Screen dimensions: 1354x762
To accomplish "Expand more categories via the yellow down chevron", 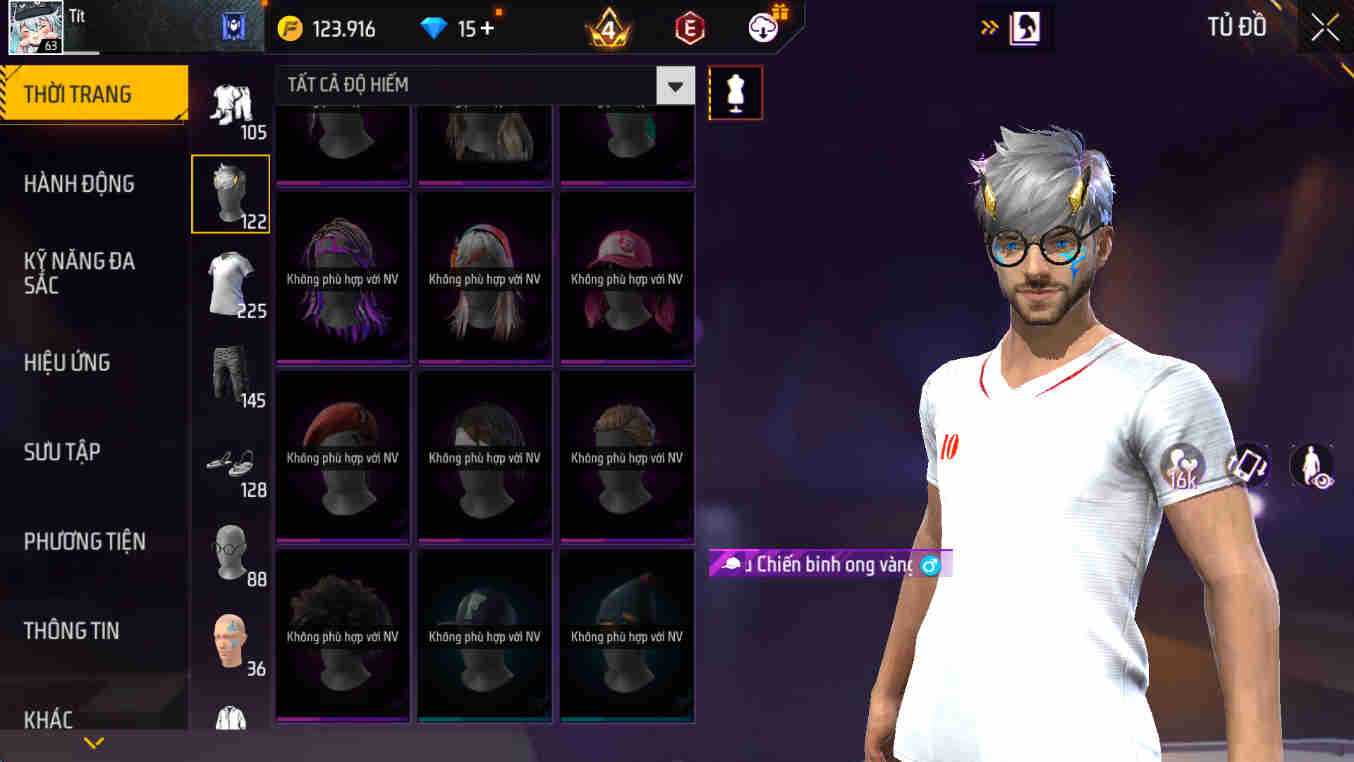I will [93, 742].
